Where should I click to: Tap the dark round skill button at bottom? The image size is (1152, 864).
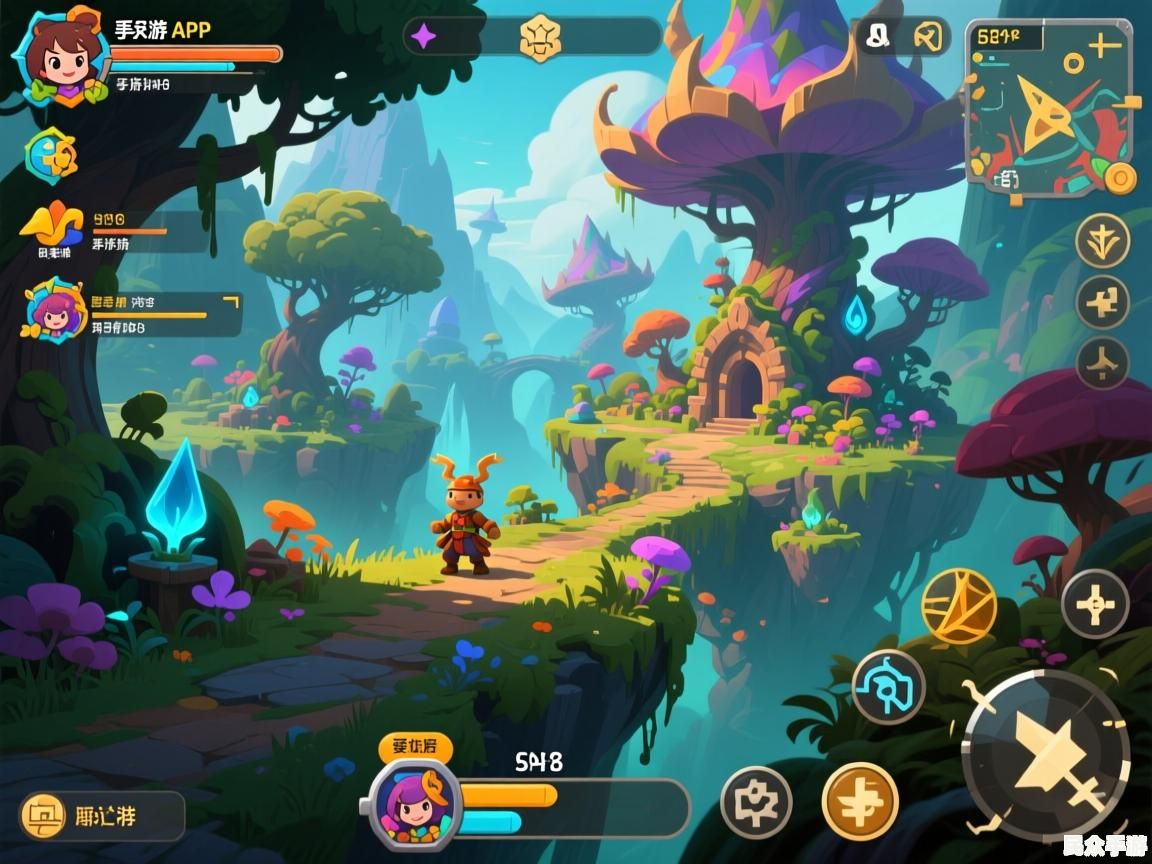coord(756,802)
